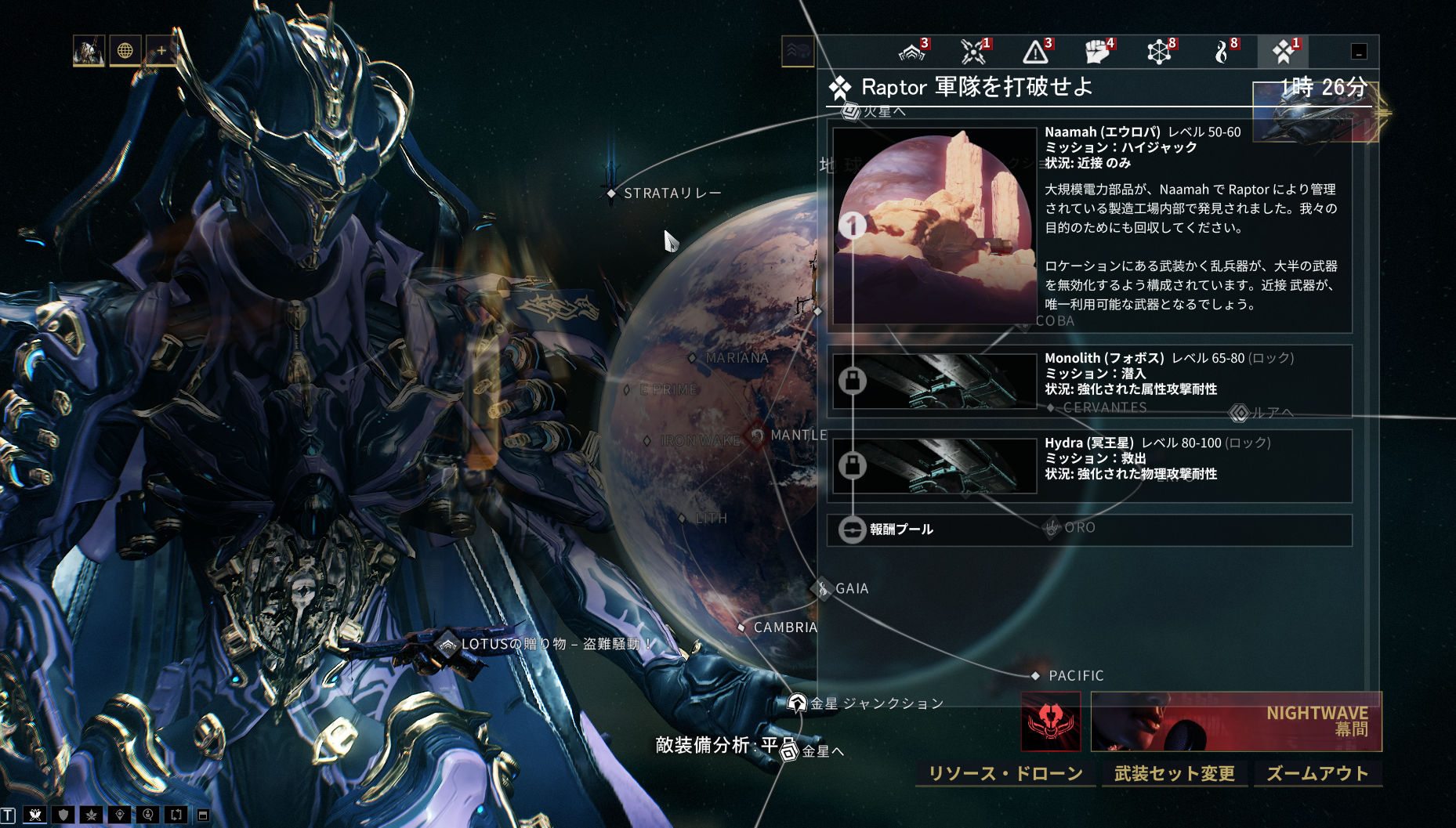Open the NIGHTWAVE 幕間 banner
The height and width of the screenshot is (828, 1456).
(1236, 721)
